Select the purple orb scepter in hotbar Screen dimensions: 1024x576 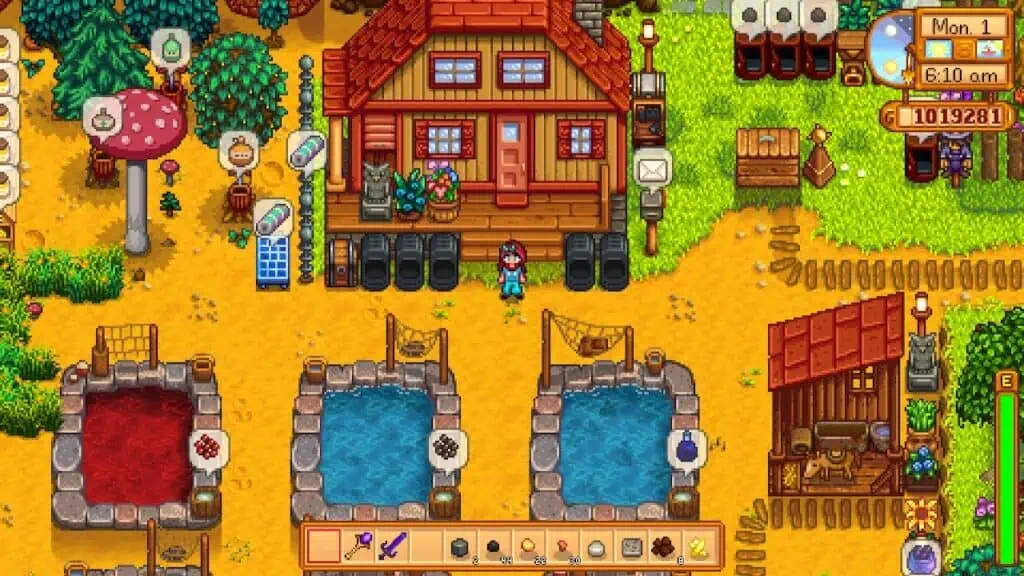pyautogui.click(x=358, y=546)
